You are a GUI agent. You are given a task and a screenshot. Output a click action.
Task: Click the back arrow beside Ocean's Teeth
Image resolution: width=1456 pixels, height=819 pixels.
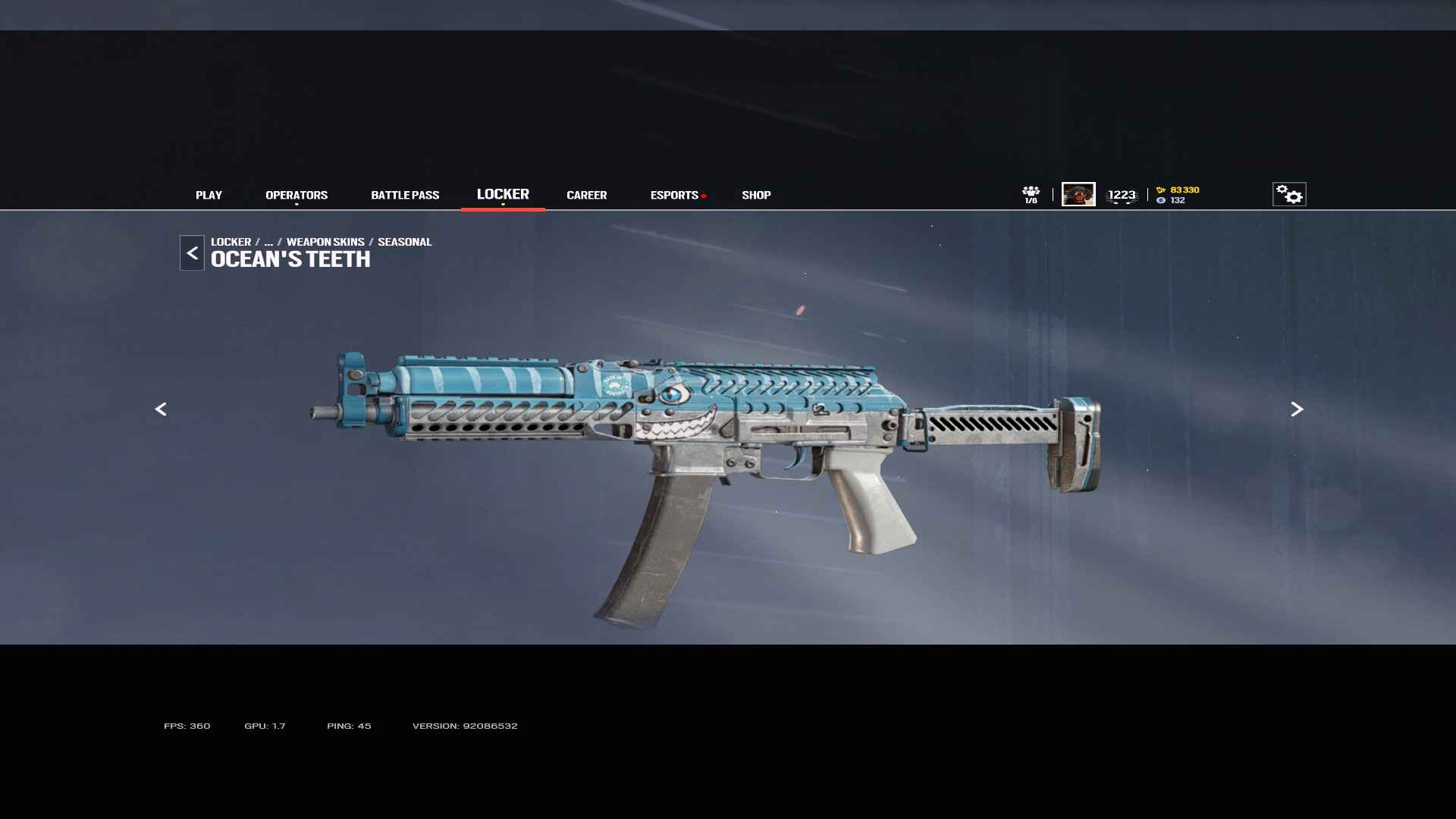point(192,253)
